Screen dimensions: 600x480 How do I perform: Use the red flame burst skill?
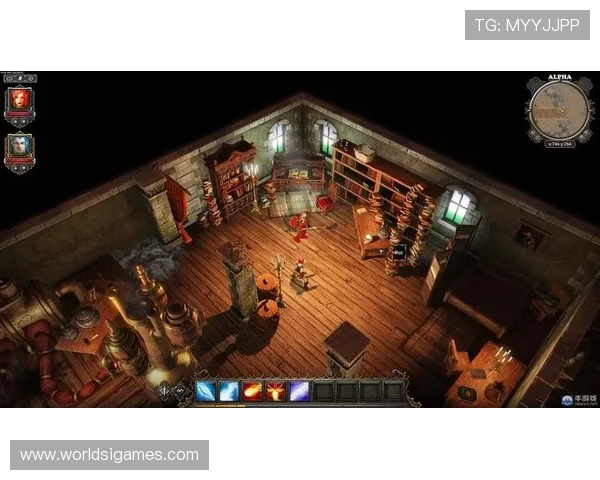[x=275, y=391]
